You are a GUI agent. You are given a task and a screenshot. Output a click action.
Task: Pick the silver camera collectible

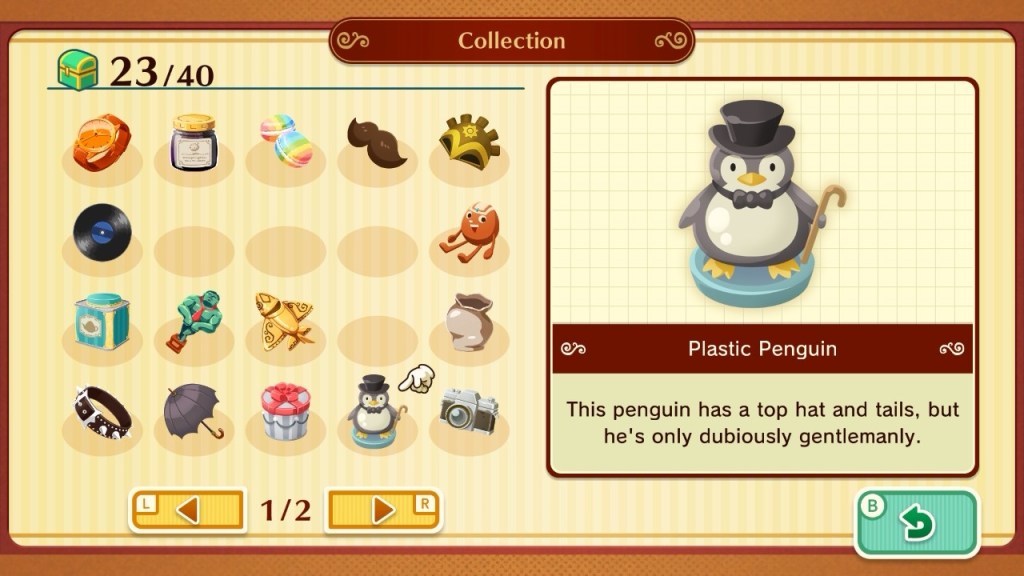[x=469, y=410]
